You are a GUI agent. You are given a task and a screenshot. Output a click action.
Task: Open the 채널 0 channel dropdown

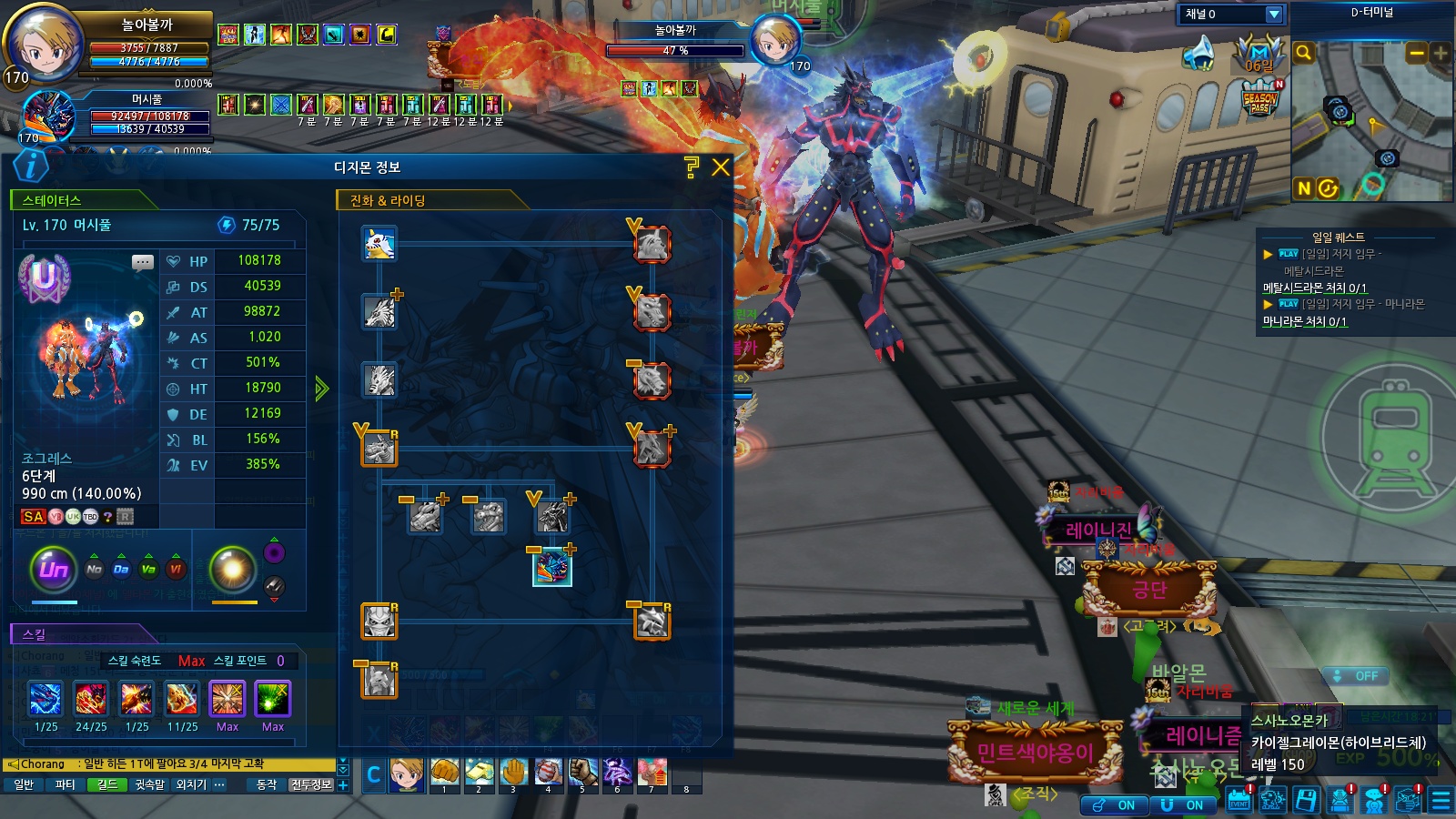1274,15
